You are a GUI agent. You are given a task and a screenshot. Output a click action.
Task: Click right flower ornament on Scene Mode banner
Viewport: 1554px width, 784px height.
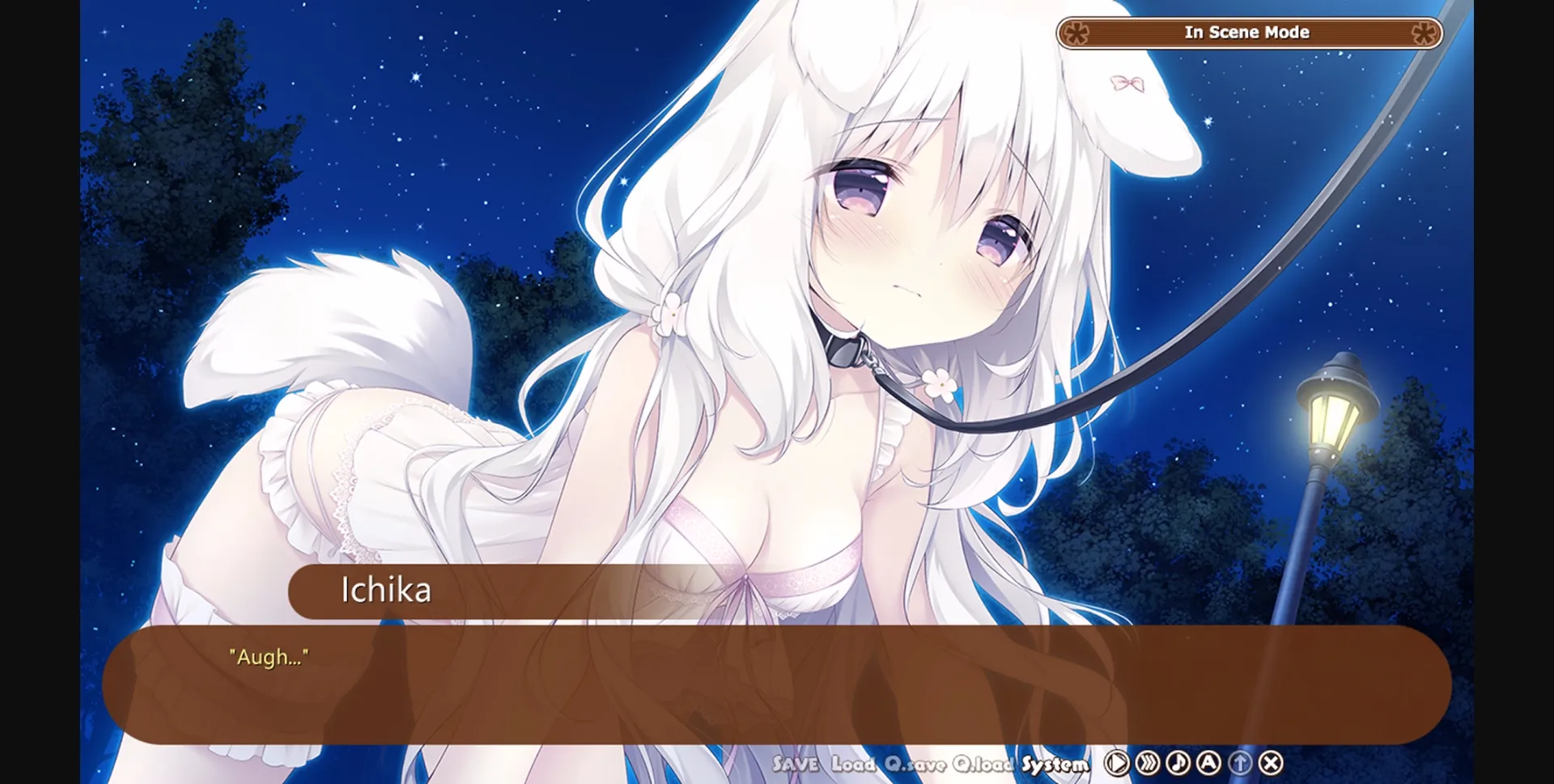click(1424, 32)
